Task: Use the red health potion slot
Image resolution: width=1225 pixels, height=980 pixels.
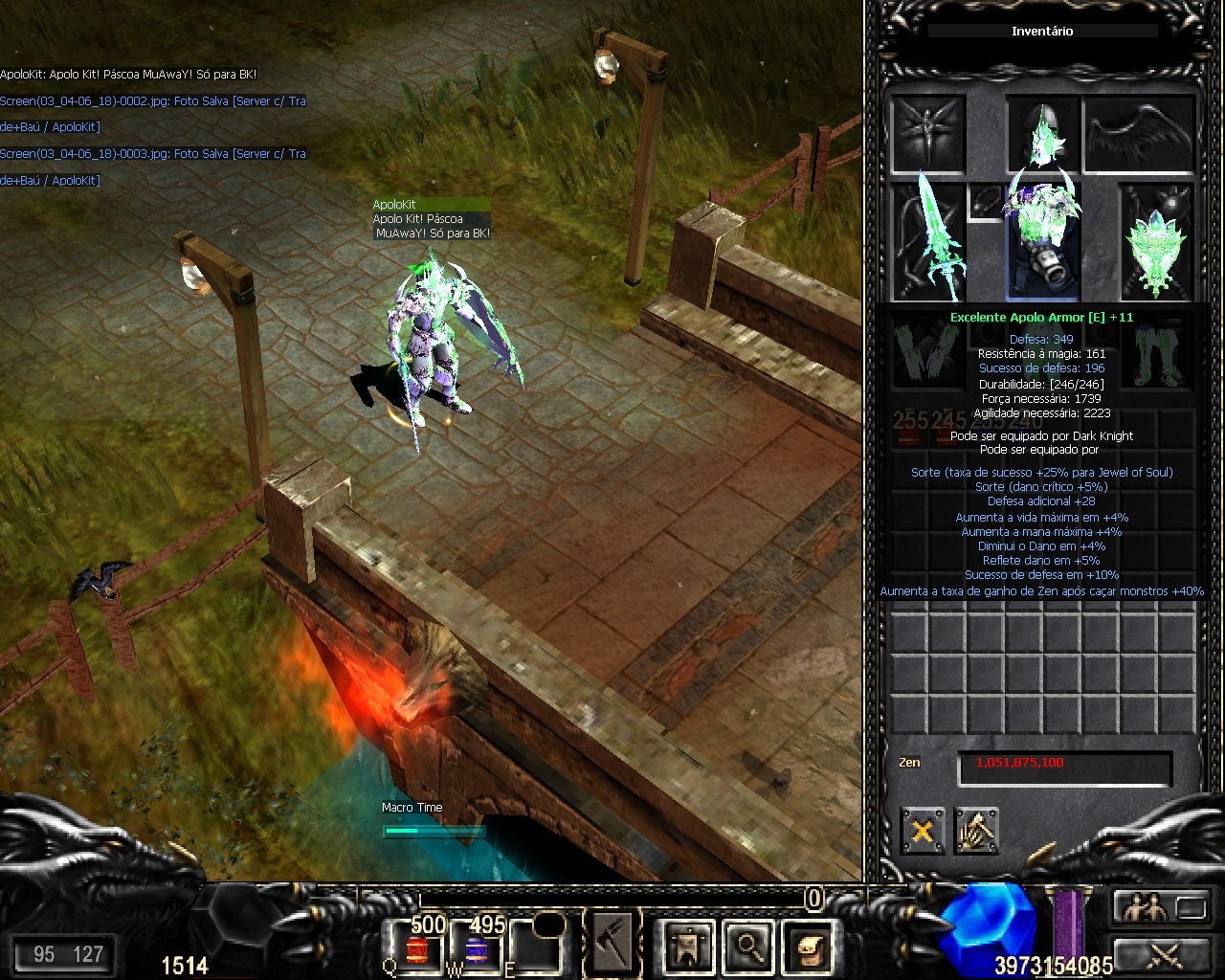Action: [417, 947]
